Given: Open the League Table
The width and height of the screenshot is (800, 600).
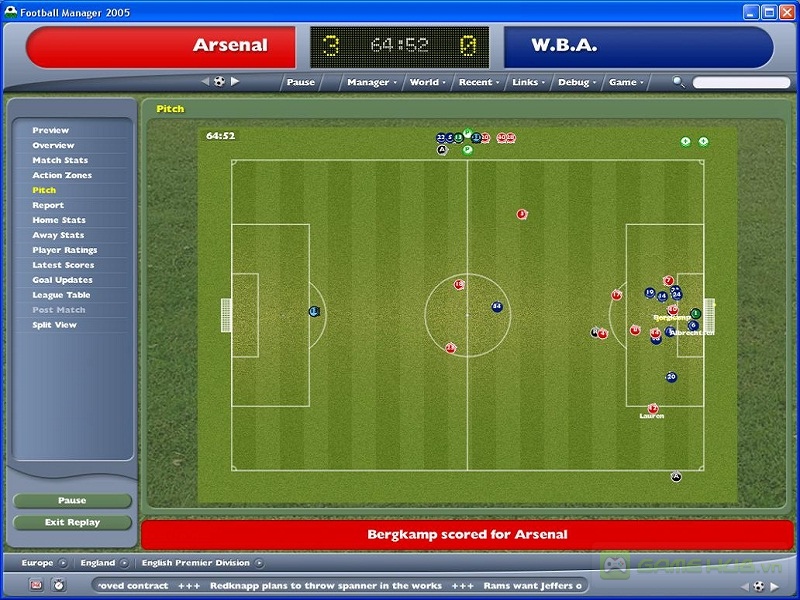Looking at the screenshot, I should click(x=61, y=295).
